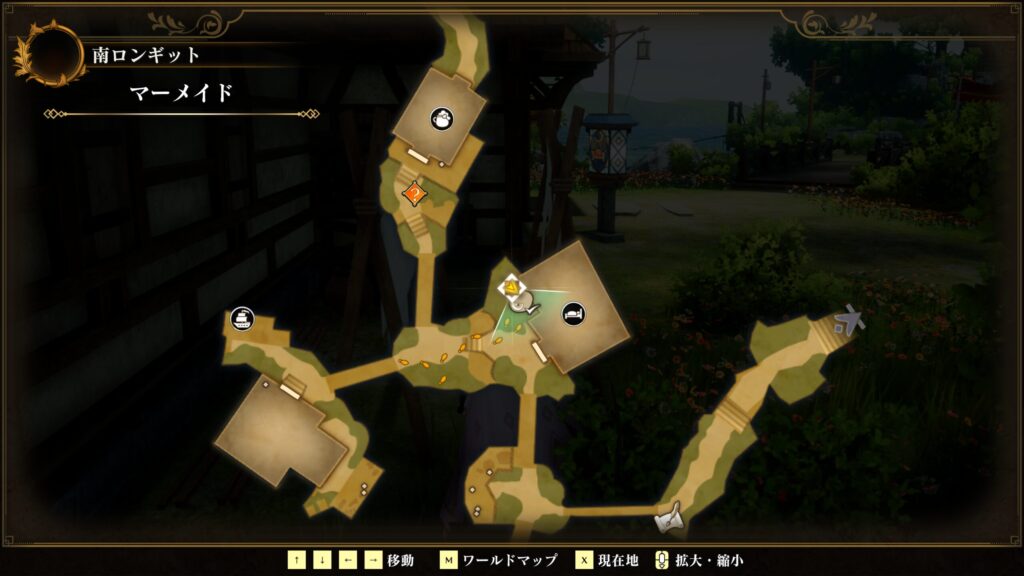The height and width of the screenshot is (576, 1024).
Task: Choose the bed inn map marker
Action: (x=573, y=312)
